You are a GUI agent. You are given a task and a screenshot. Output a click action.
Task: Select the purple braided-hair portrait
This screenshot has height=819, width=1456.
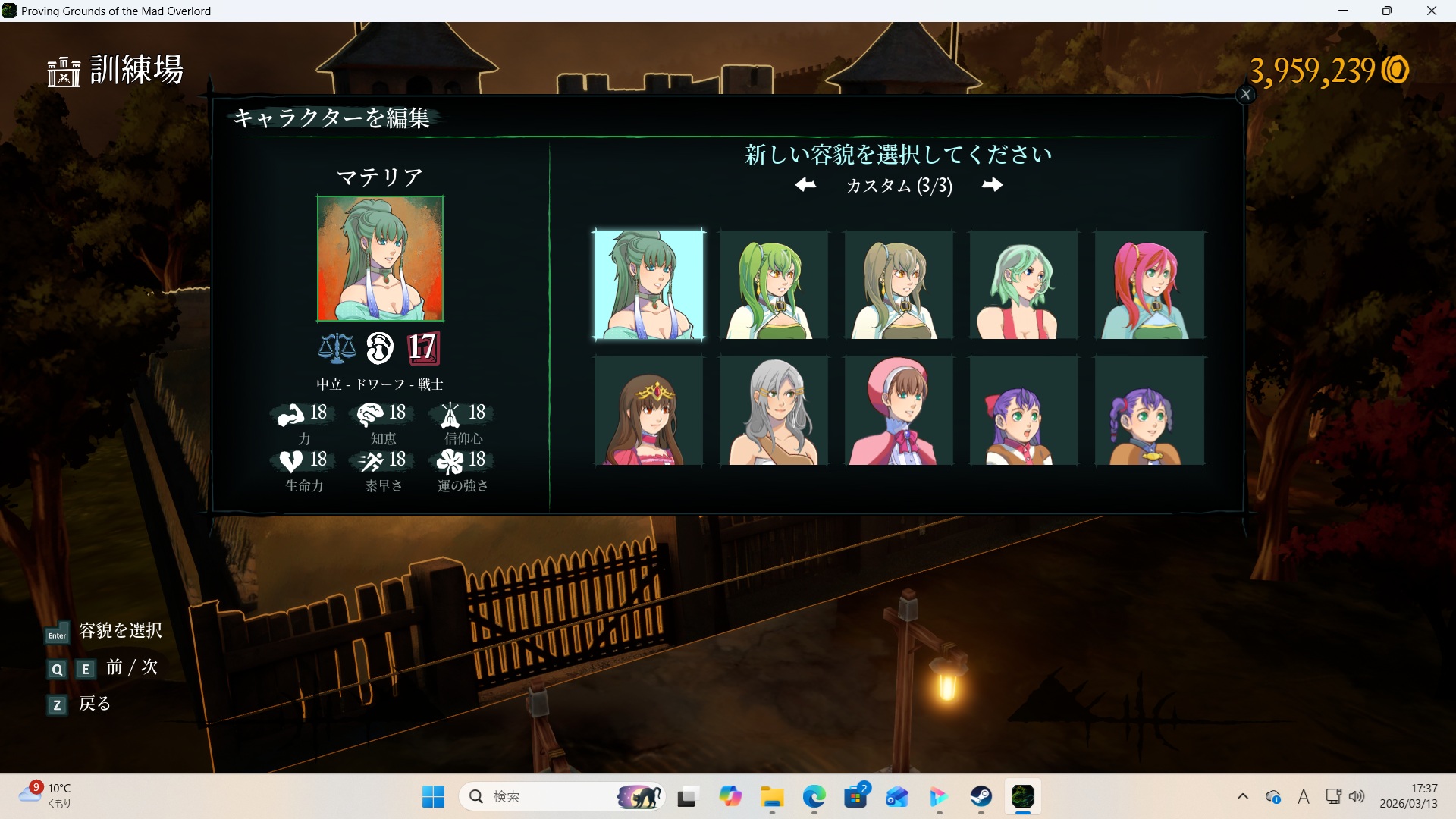pos(1149,410)
